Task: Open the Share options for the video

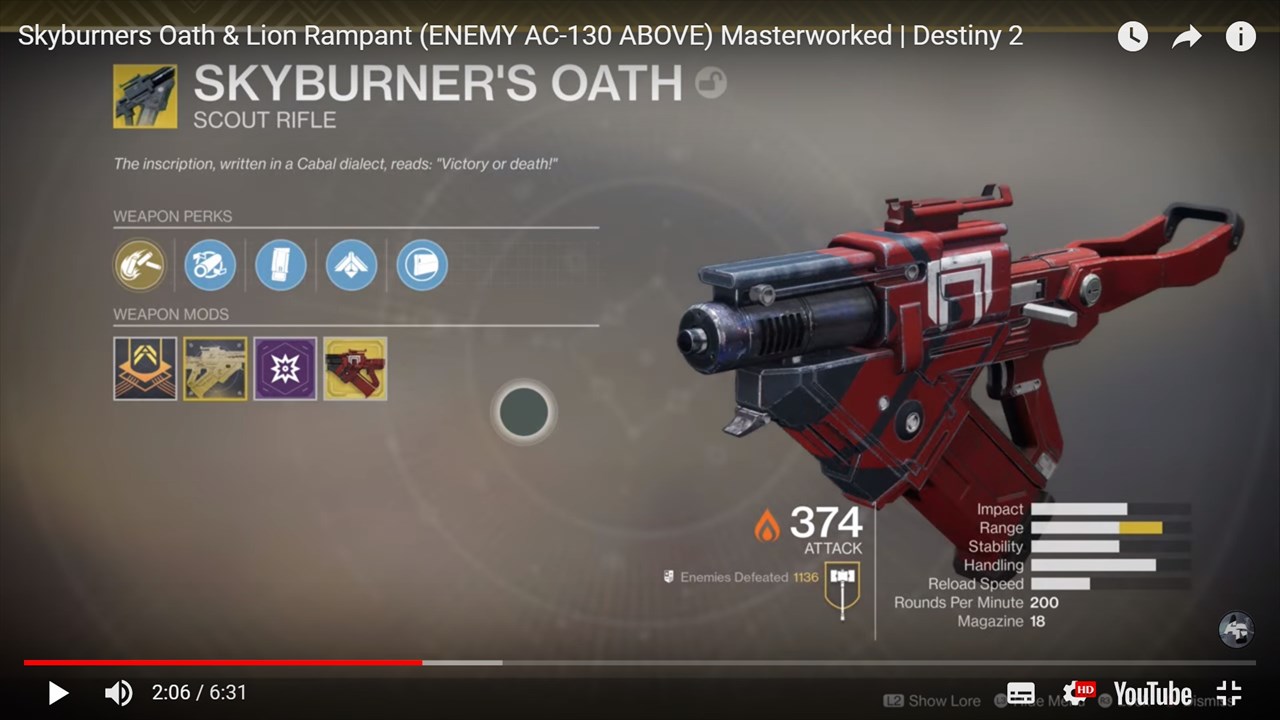Action: point(1186,36)
